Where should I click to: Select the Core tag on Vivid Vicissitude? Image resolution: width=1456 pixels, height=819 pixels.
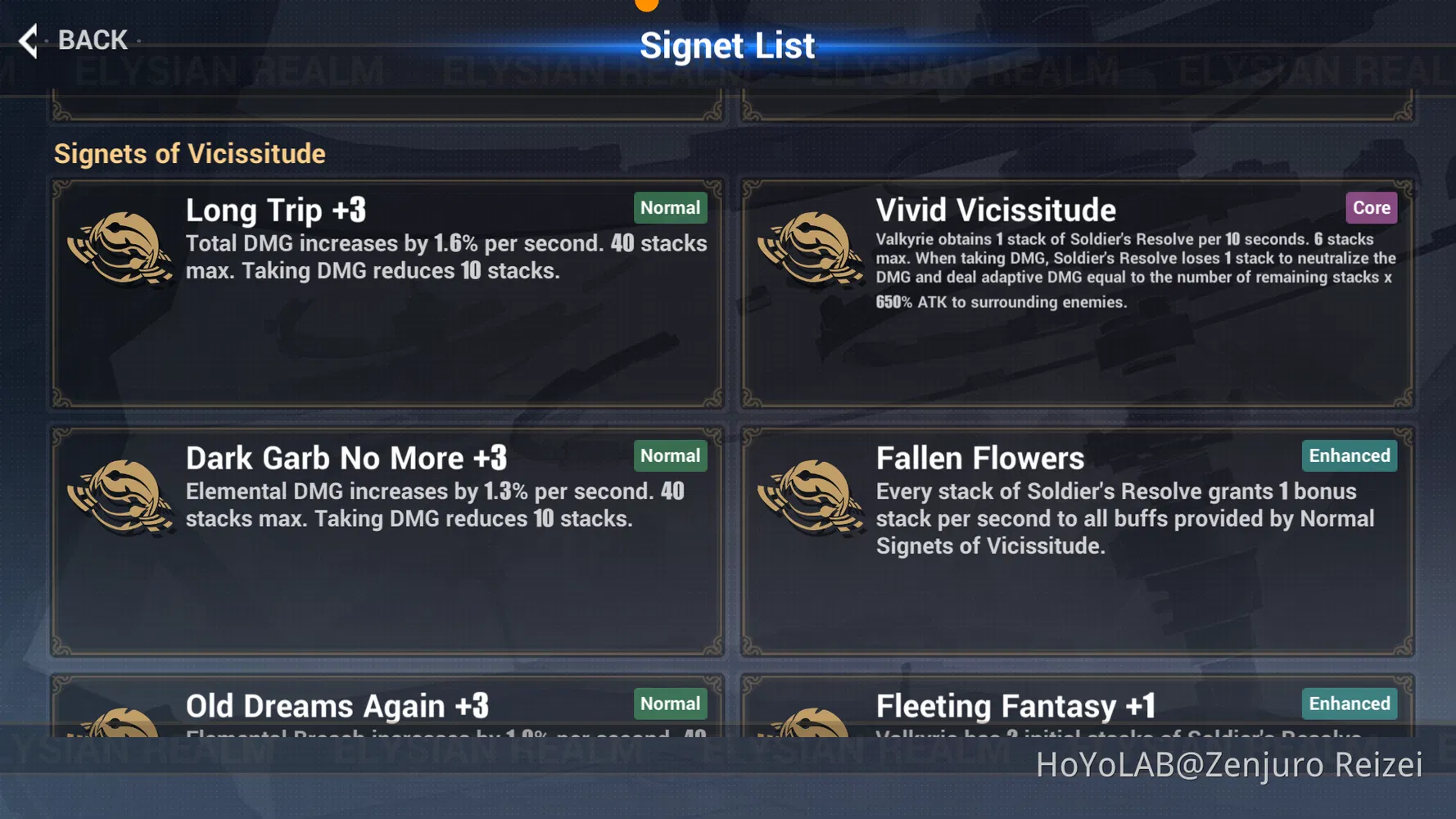pos(1371,208)
